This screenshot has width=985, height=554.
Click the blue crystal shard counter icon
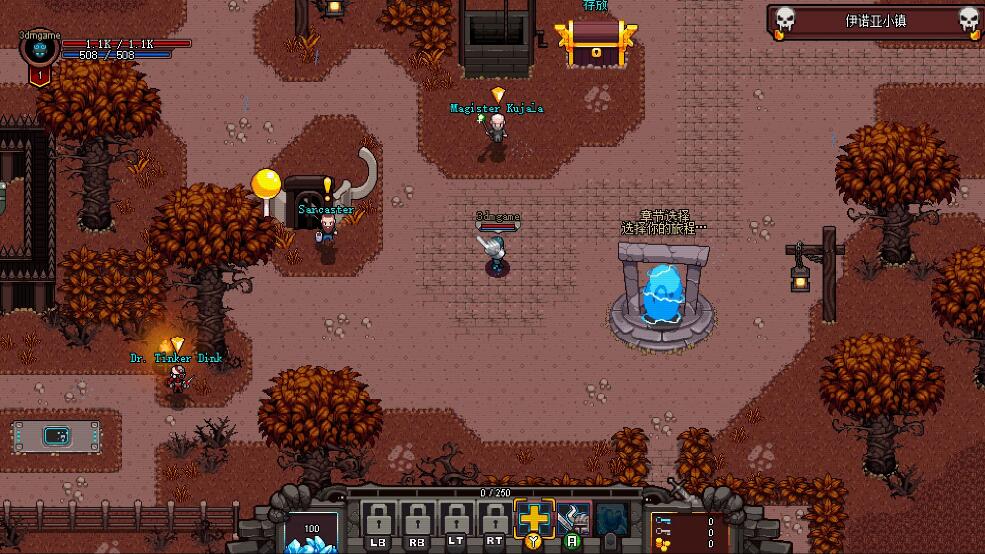tap(311, 533)
